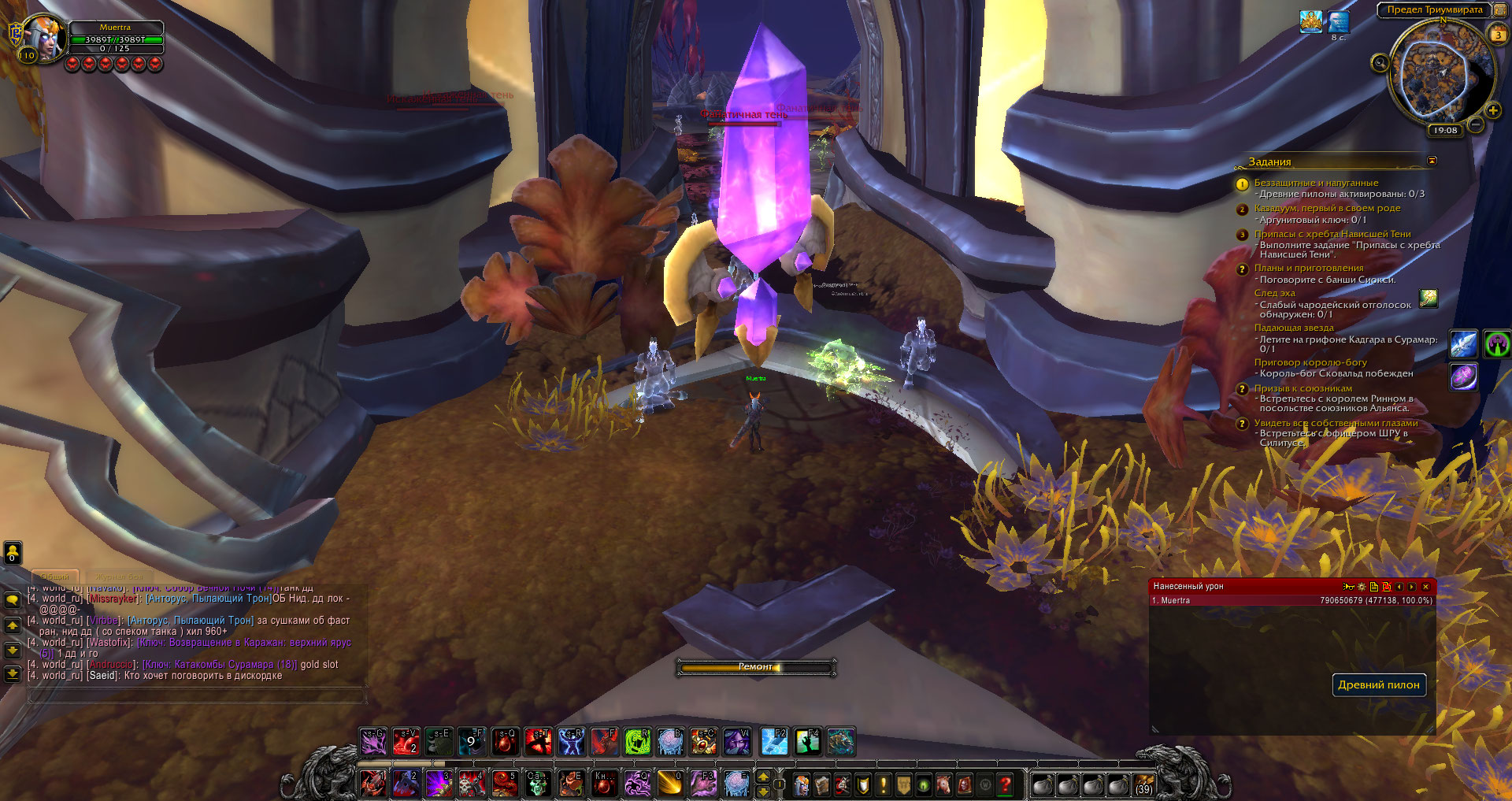1512x801 pixels.
Task: Open the character info micro button
Action: click(x=802, y=784)
